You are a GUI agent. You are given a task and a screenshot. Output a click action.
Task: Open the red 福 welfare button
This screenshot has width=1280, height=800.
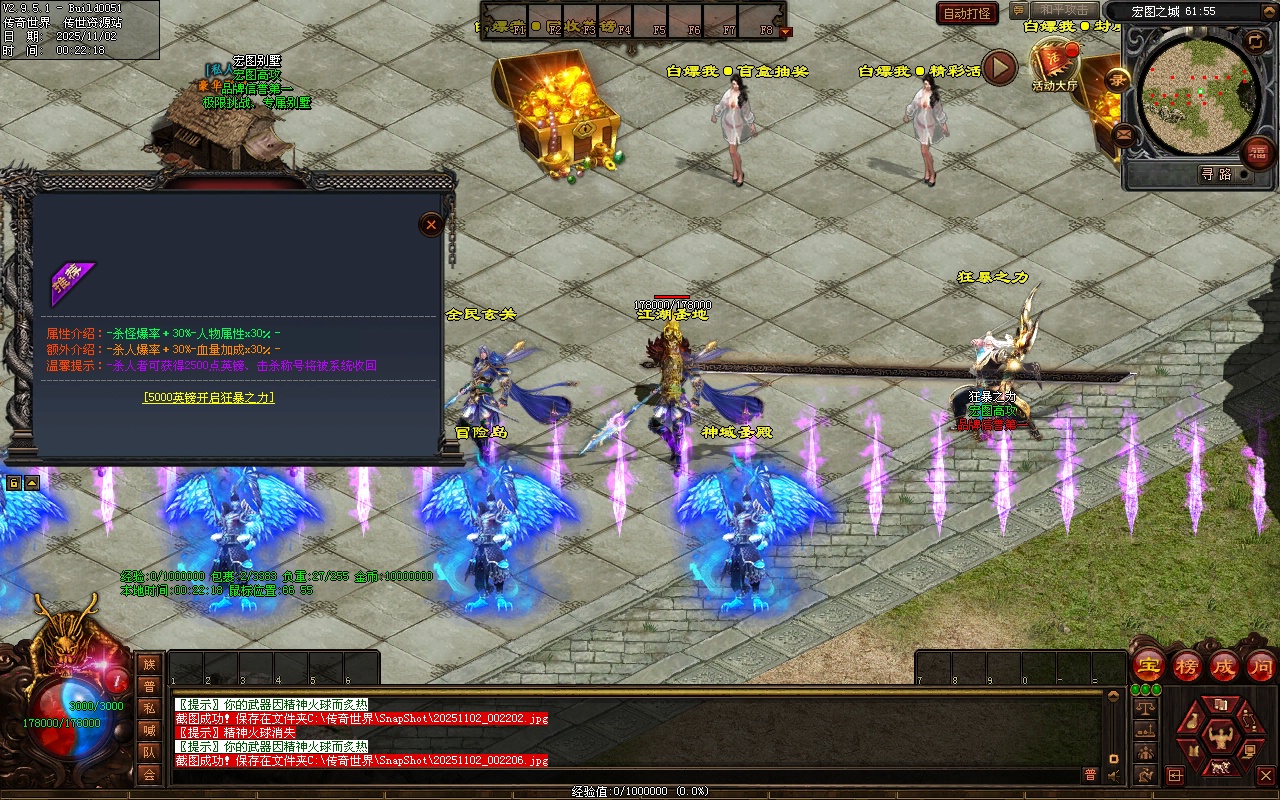[x=1257, y=153]
